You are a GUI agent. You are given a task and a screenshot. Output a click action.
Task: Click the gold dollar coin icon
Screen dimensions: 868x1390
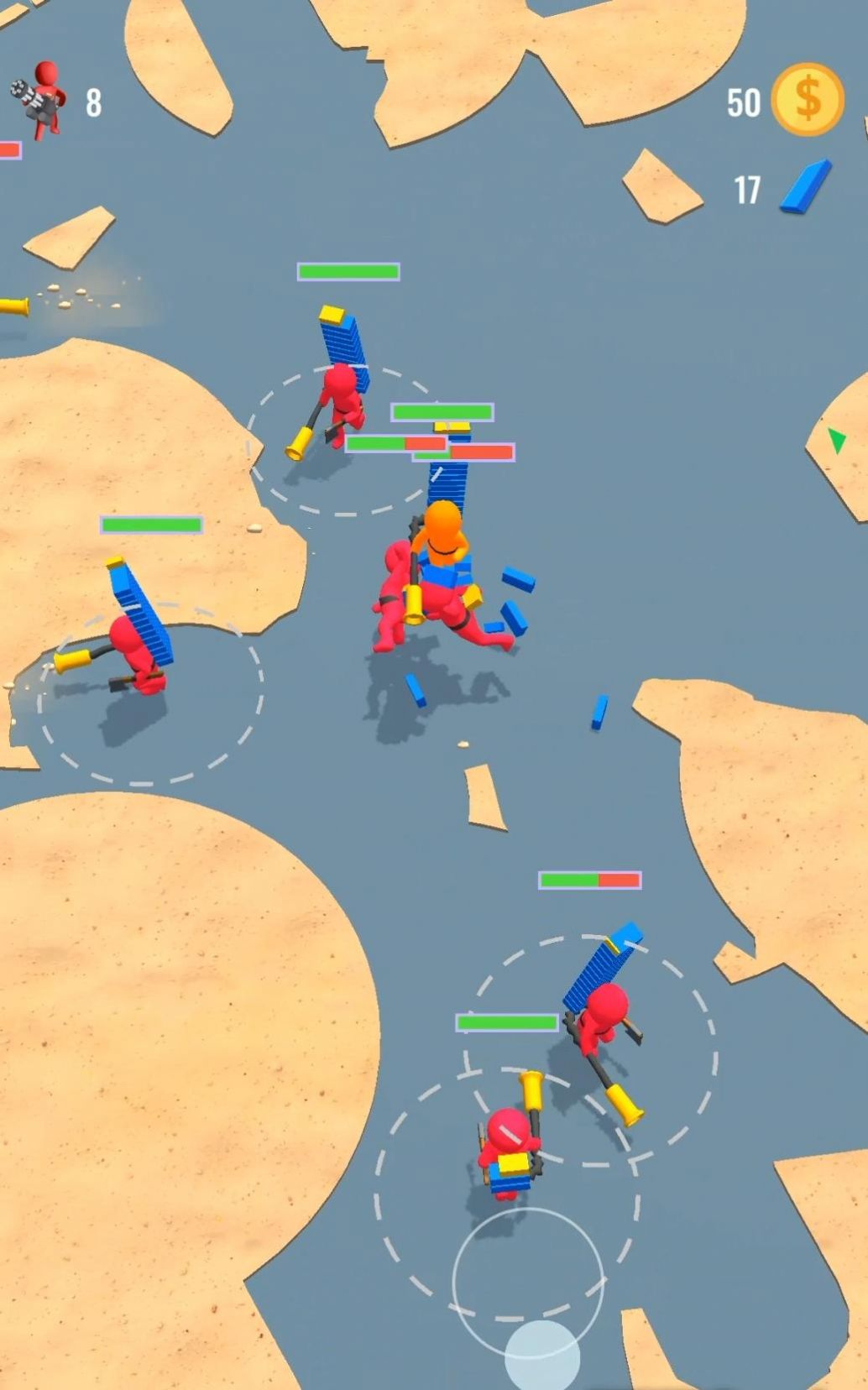click(807, 100)
